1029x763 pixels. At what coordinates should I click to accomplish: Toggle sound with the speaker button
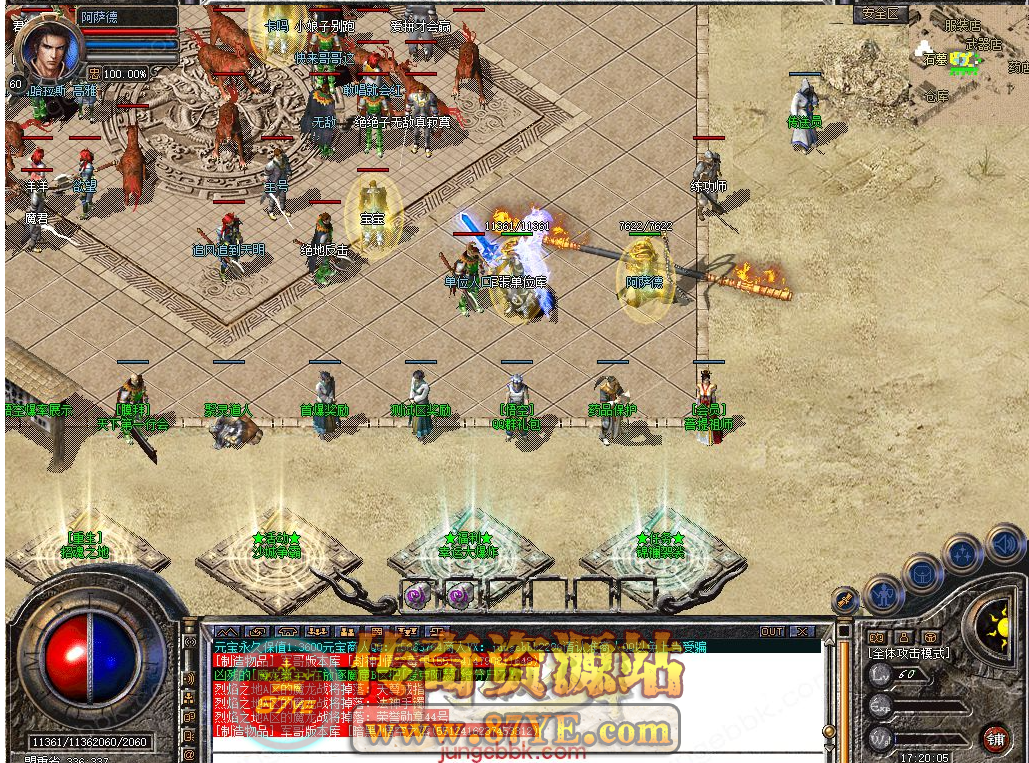1004,545
